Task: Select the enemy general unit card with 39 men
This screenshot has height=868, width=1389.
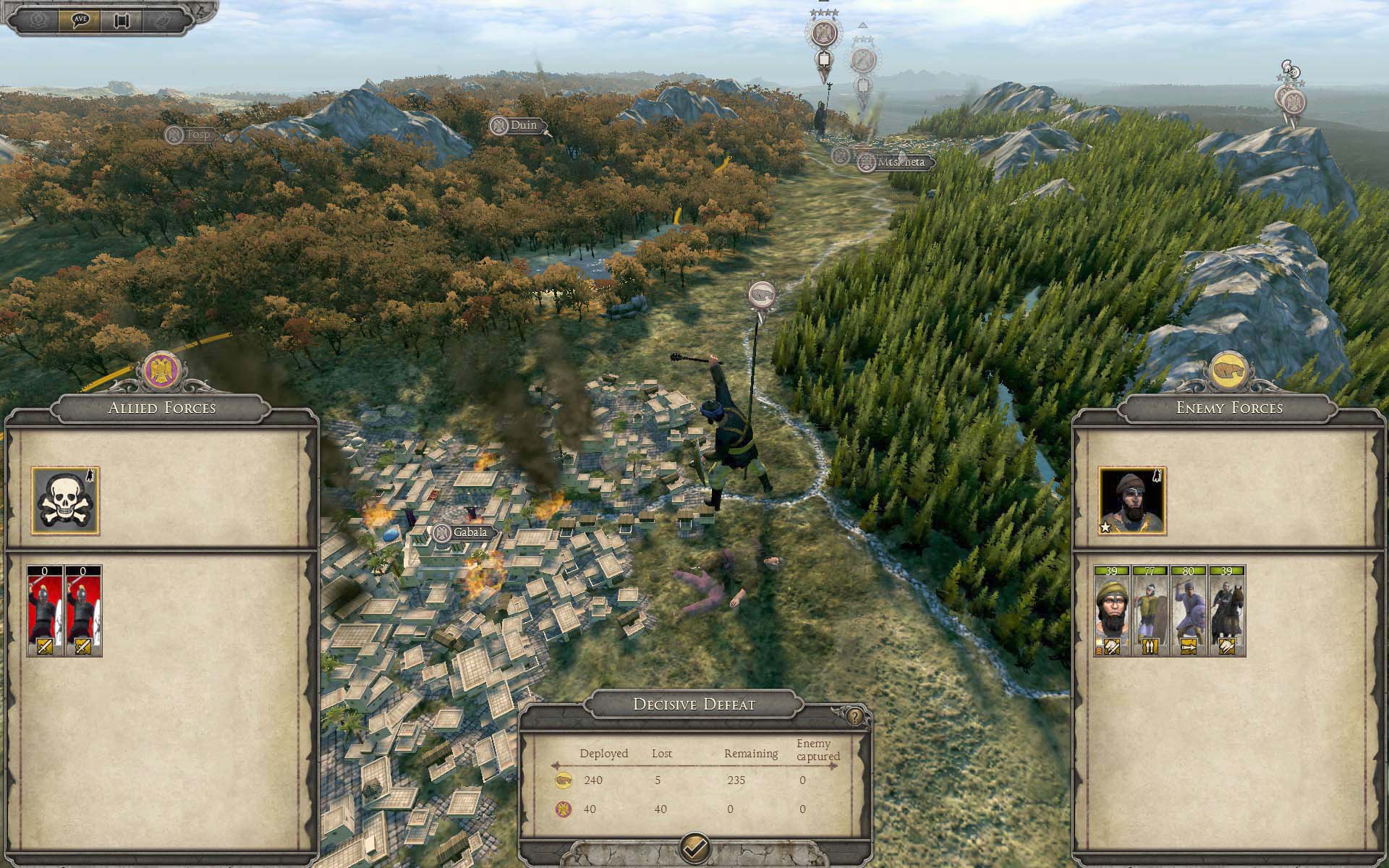Action: coord(1111,611)
